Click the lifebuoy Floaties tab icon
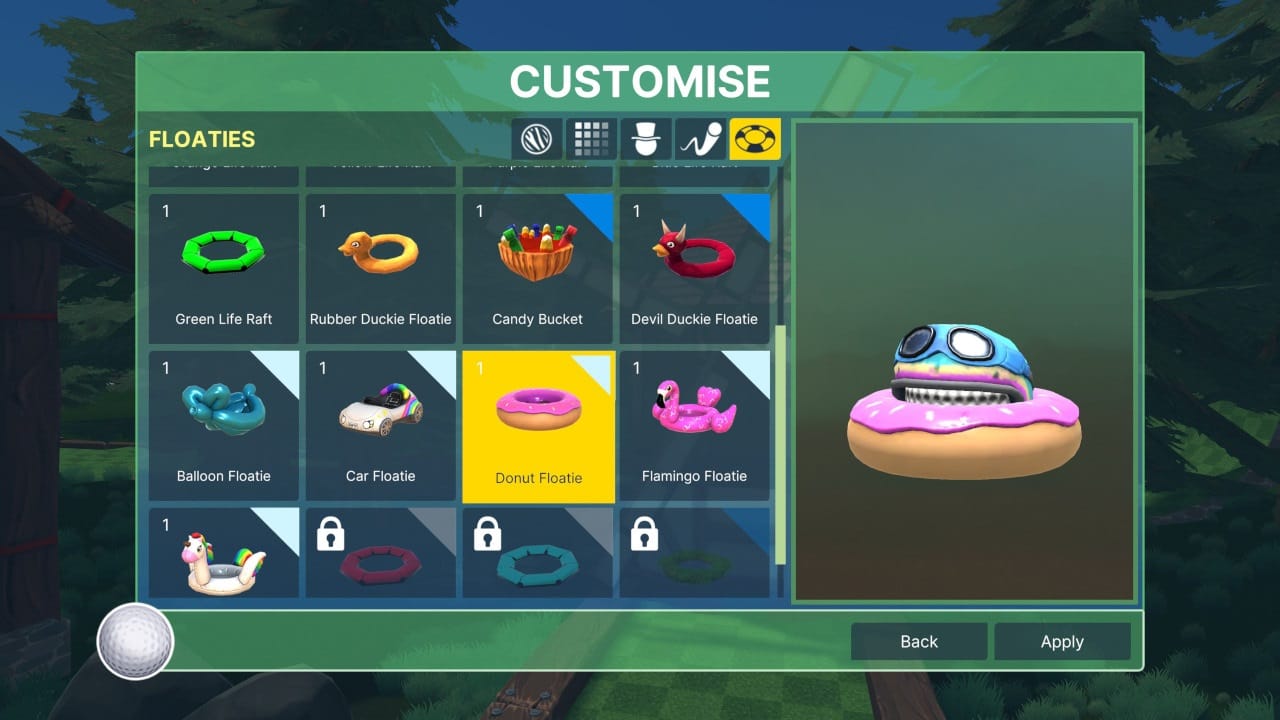 point(755,139)
